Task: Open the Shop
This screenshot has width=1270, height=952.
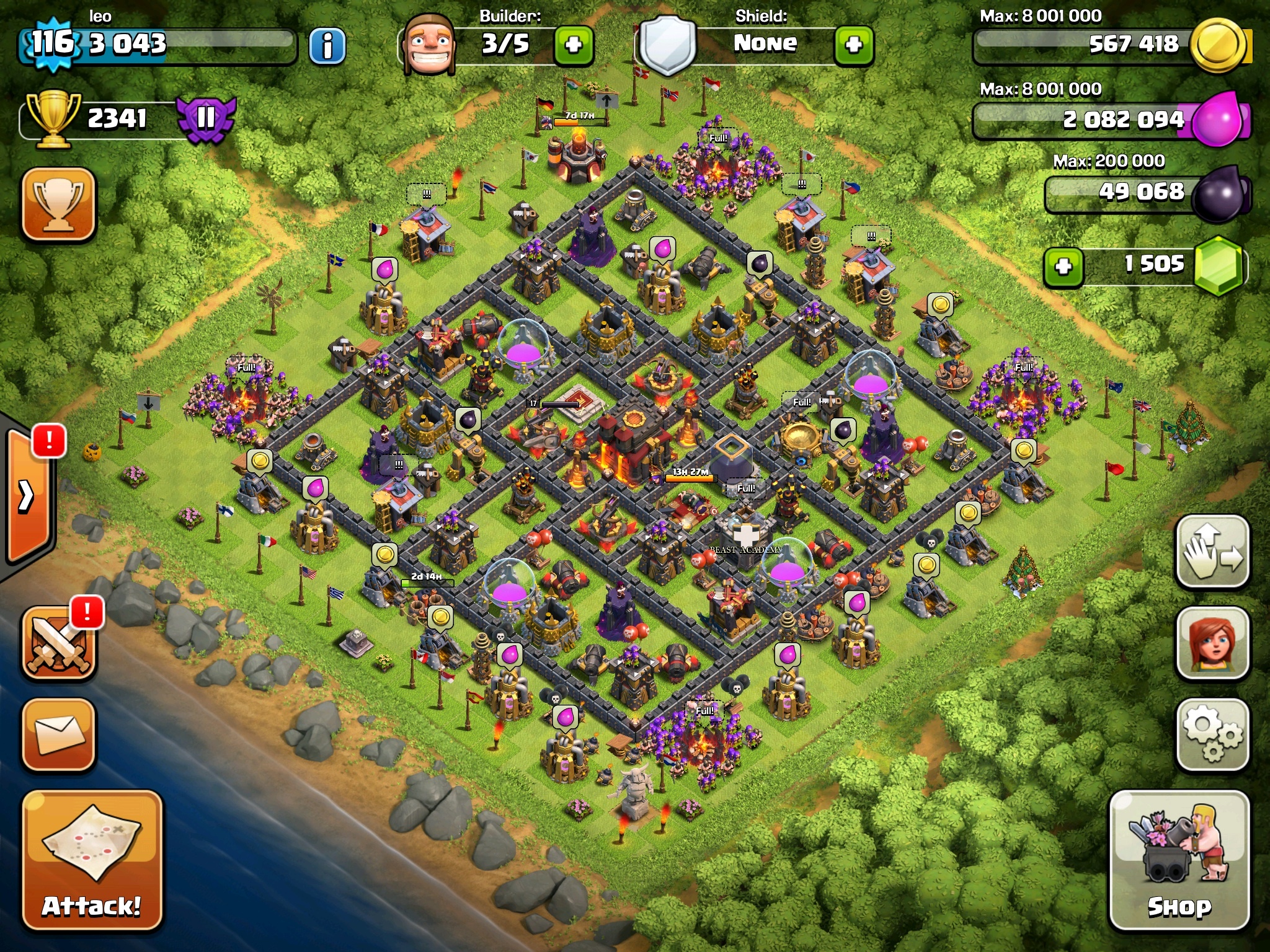Action: coord(1179,860)
